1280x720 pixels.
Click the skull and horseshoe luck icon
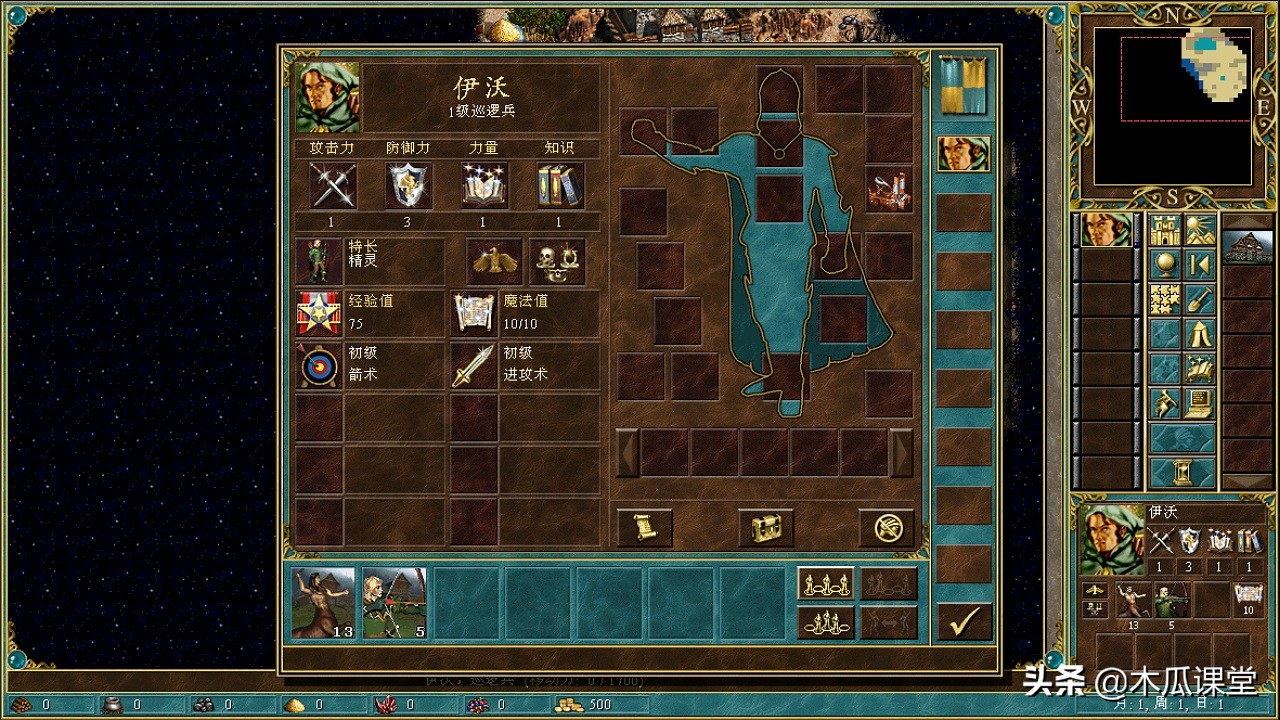(x=556, y=262)
